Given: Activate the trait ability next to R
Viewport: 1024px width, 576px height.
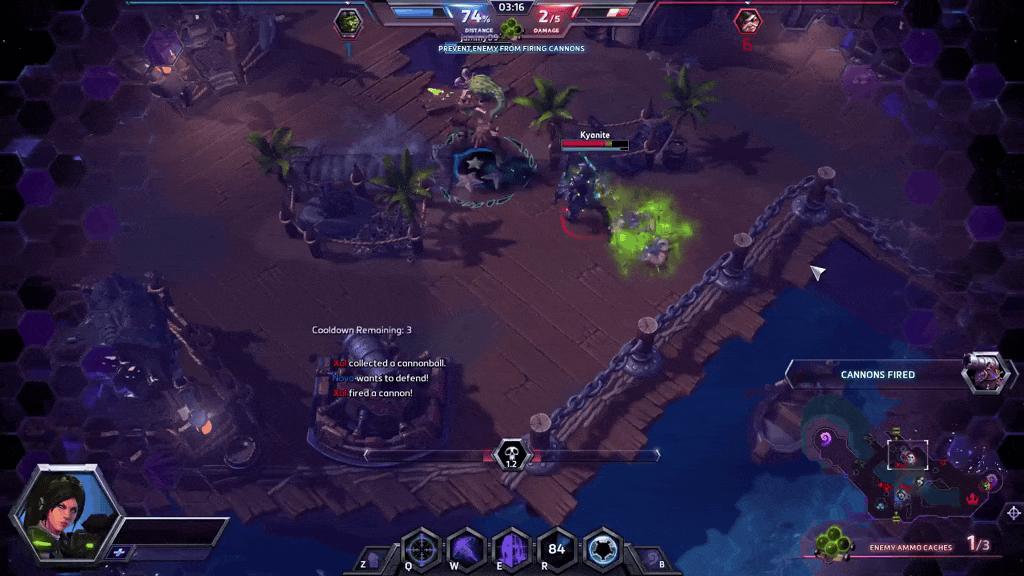Looking at the screenshot, I should 602,549.
